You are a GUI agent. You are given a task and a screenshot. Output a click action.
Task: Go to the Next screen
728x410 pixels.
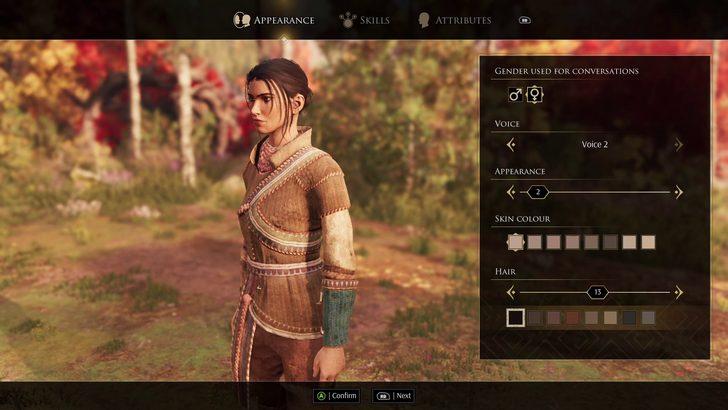point(393,395)
